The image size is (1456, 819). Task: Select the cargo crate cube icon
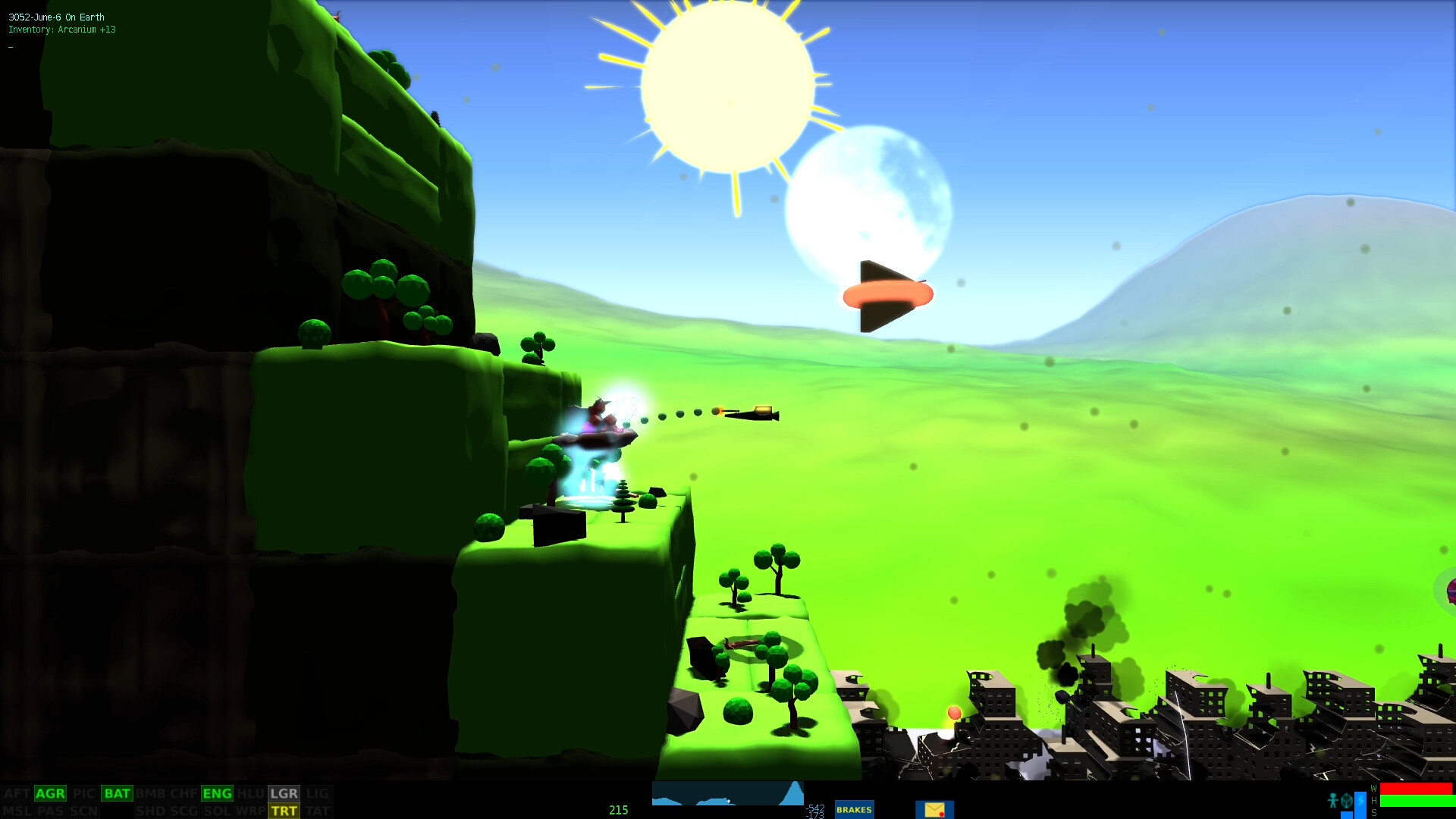1347,801
